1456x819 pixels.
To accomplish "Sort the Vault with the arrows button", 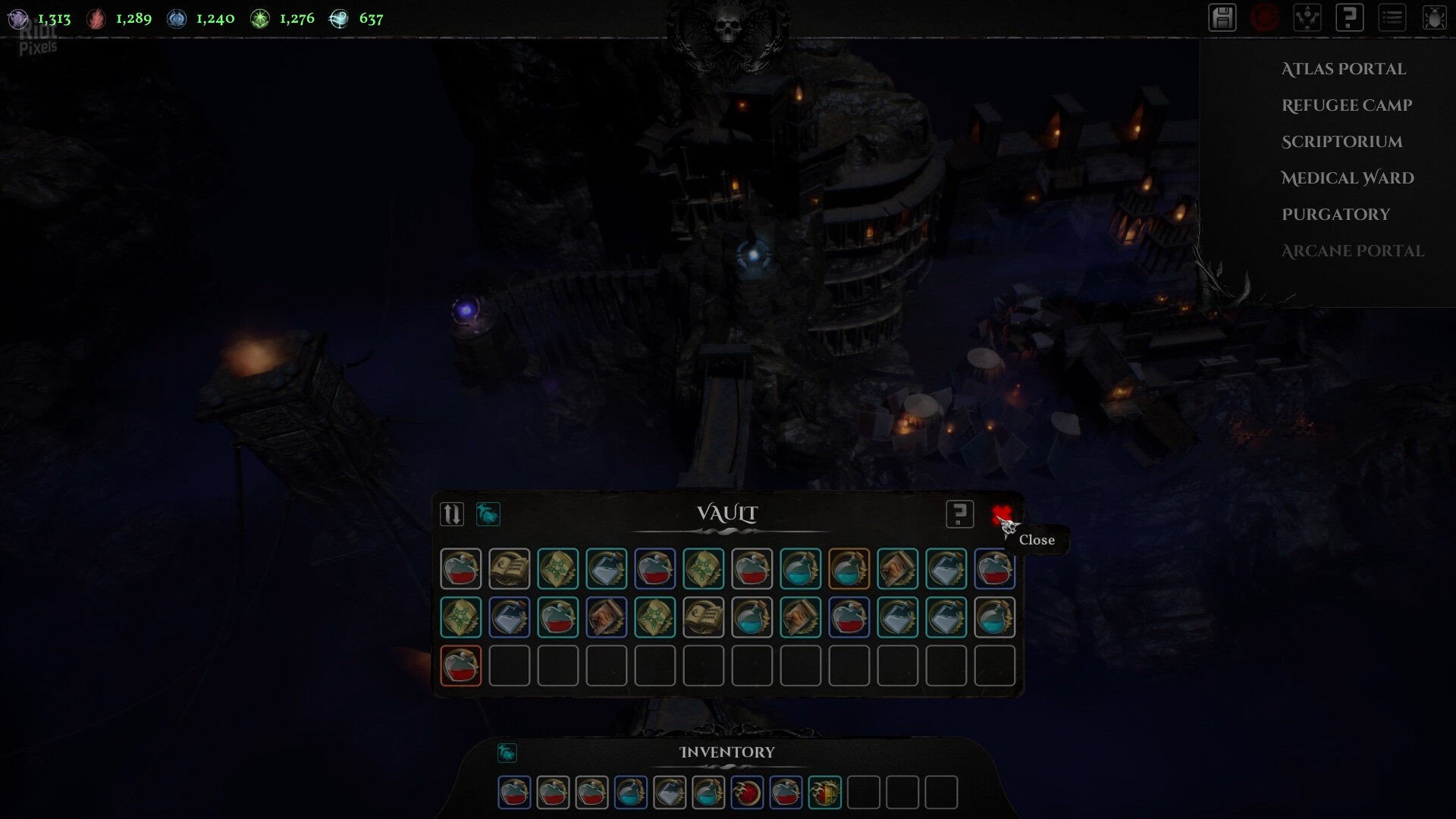I will (x=452, y=514).
